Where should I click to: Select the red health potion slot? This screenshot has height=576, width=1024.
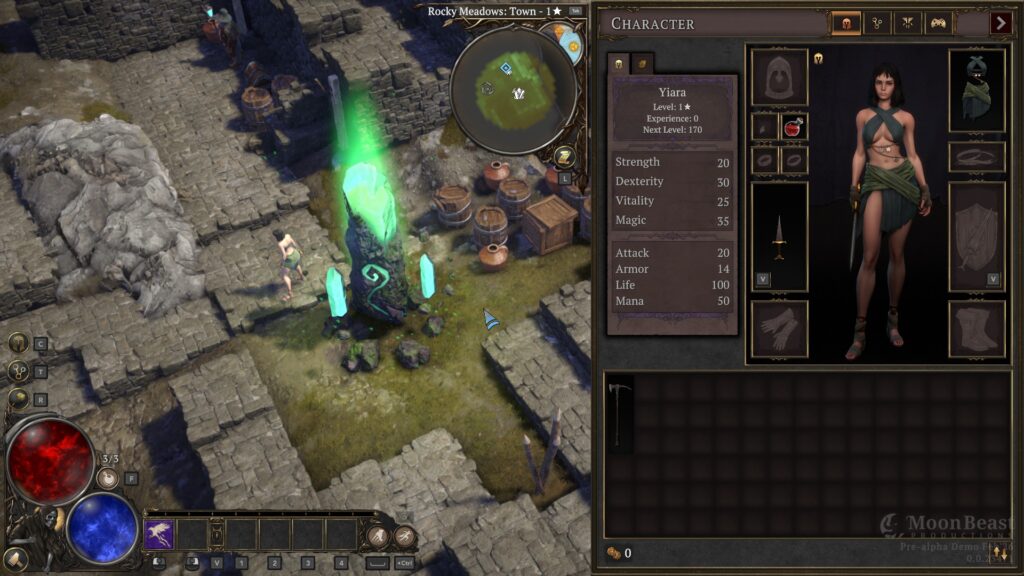pos(795,127)
